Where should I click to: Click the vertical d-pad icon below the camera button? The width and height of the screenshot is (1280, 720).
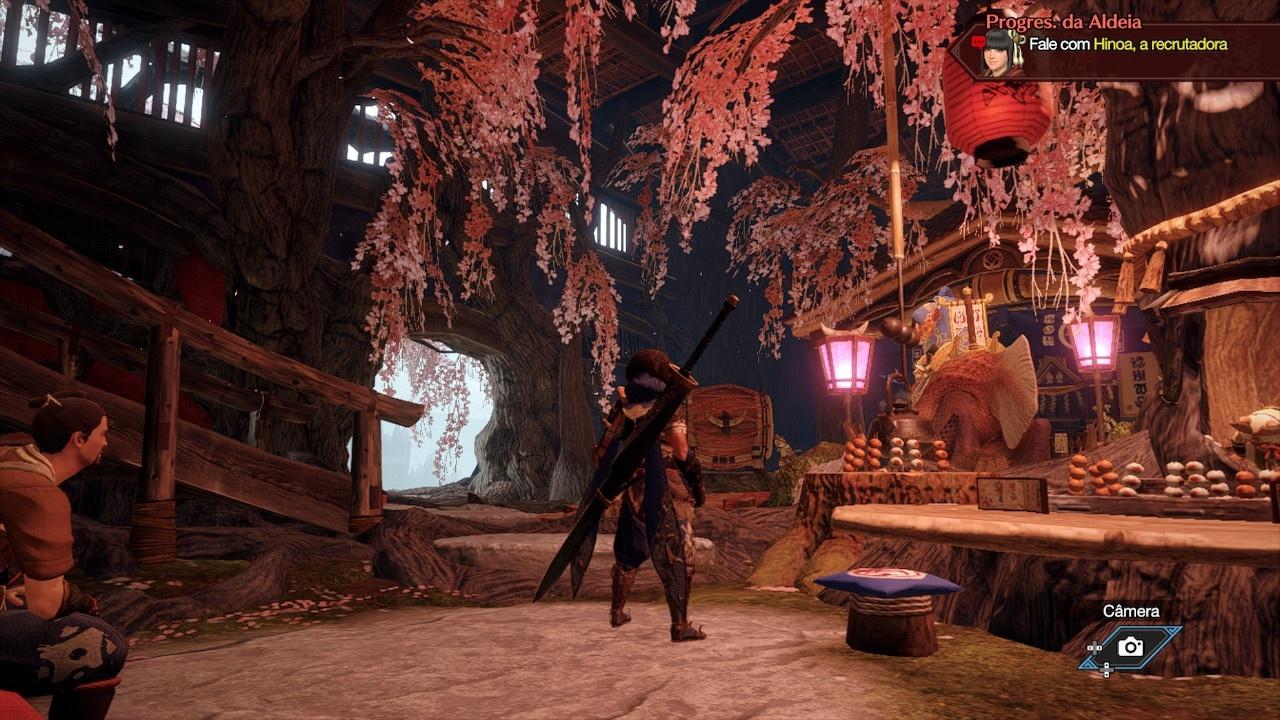pyautogui.click(x=1106, y=670)
